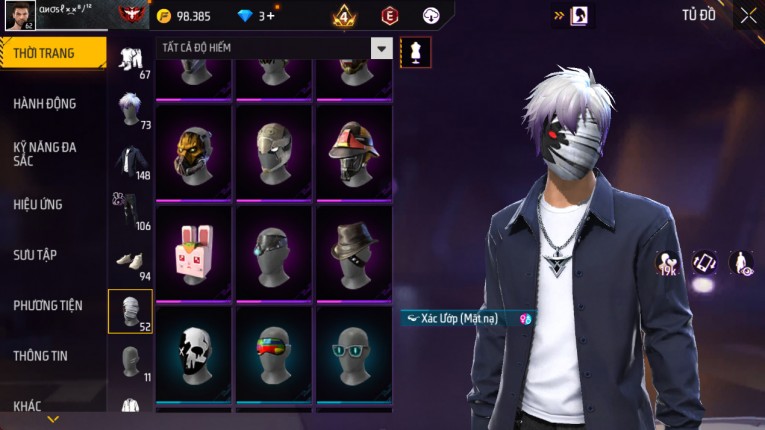Switch to the PHƯƠNG TIỆN tab

48,305
